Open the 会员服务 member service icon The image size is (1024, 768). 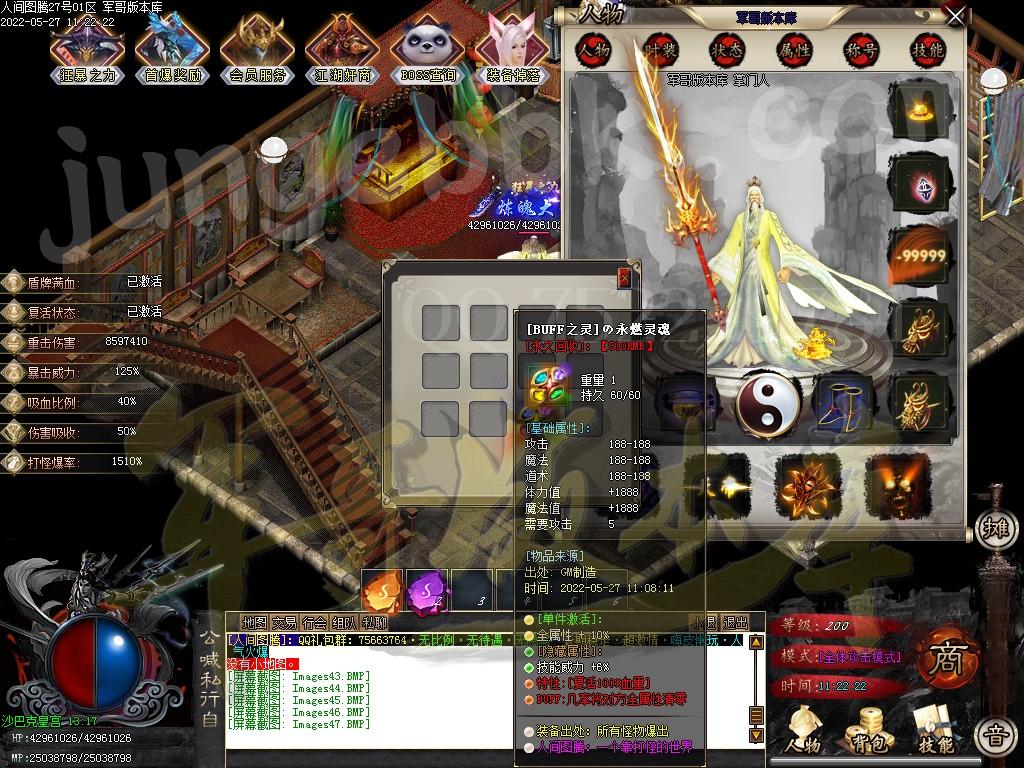pos(257,46)
